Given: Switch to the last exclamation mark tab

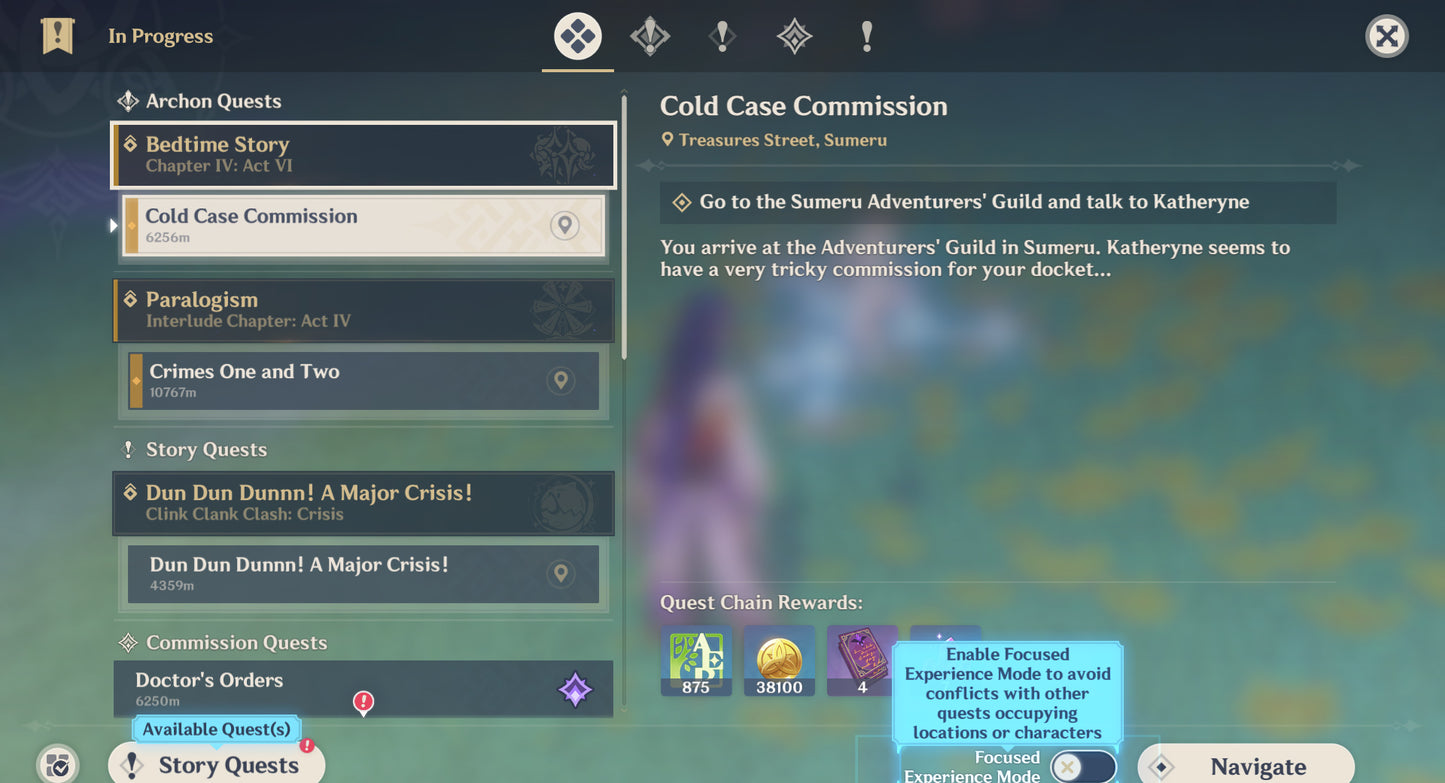Looking at the screenshot, I should coord(866,37).
